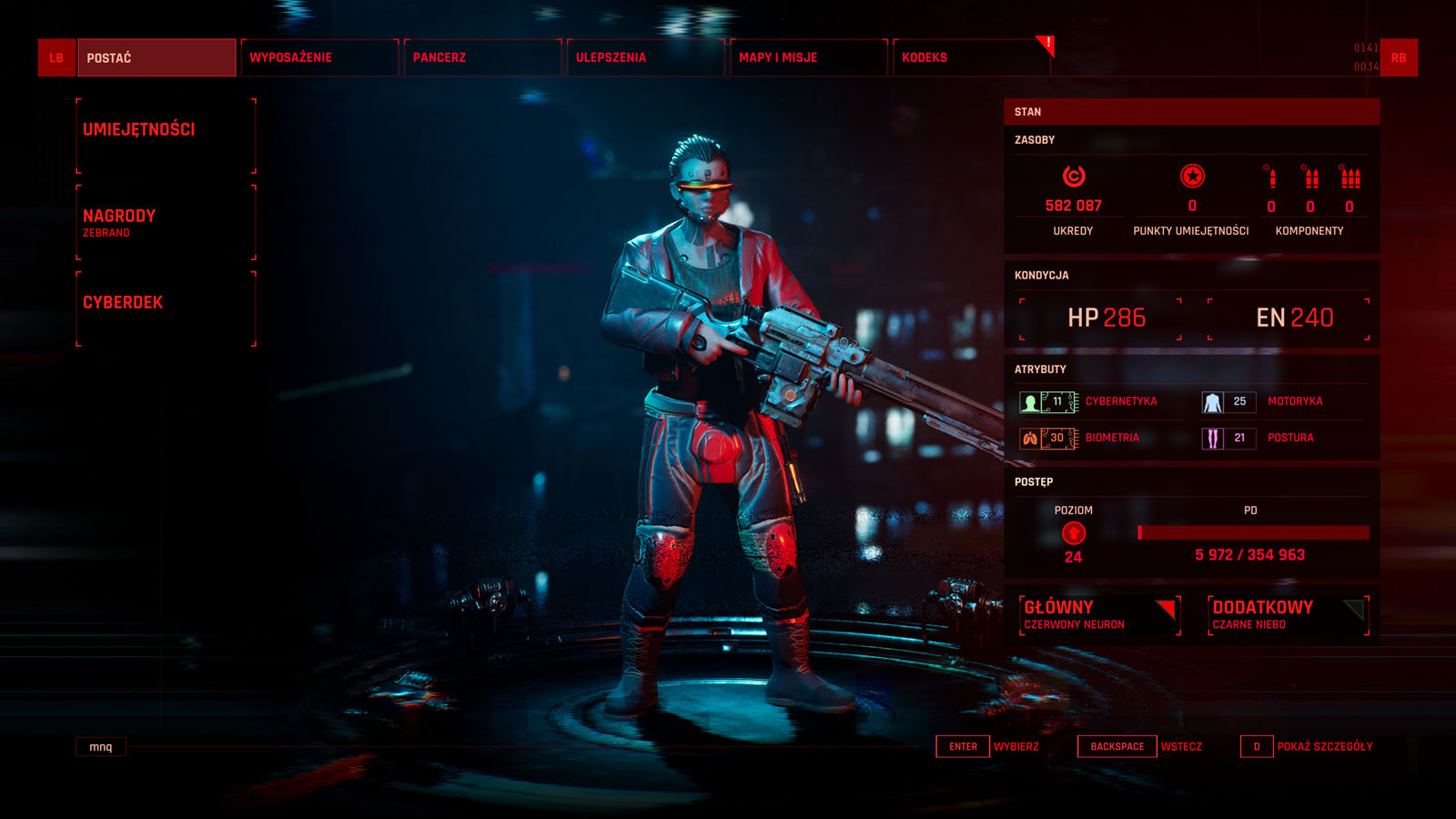Open the Wyposażenie tab
Image resolution: width=1456 pixels, height=819 pixels.
tap(319, 57)
